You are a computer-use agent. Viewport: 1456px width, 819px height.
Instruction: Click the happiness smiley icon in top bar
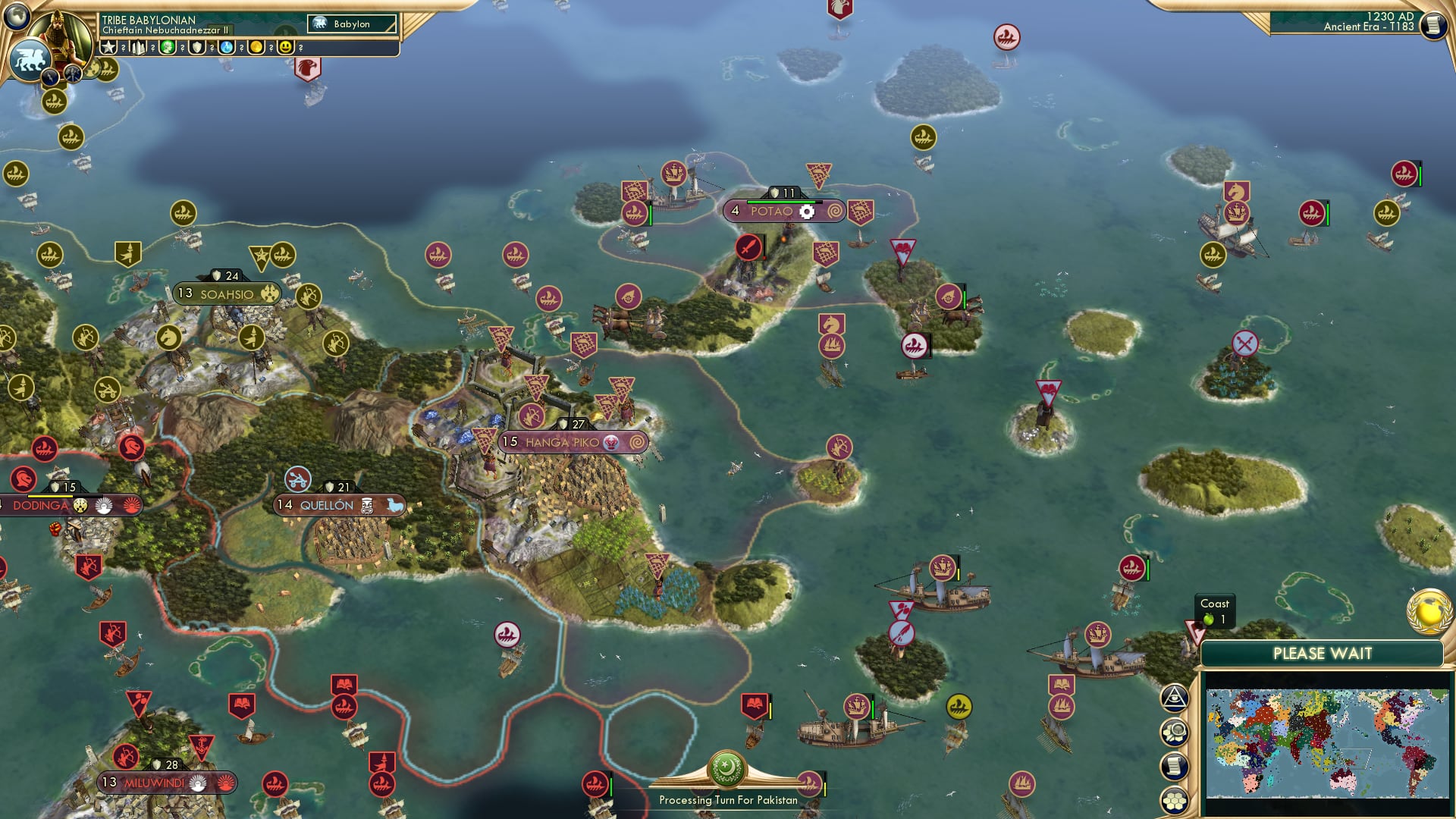(x=285, y=47)
